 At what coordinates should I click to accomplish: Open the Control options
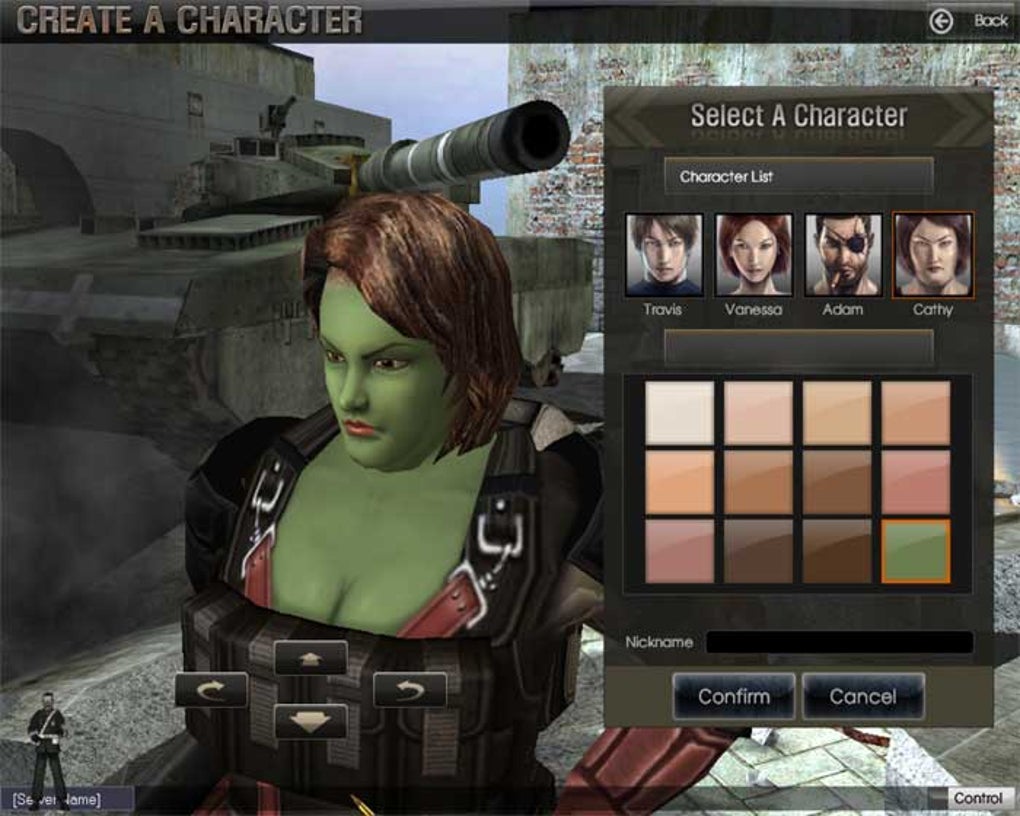tap(977, 798)
